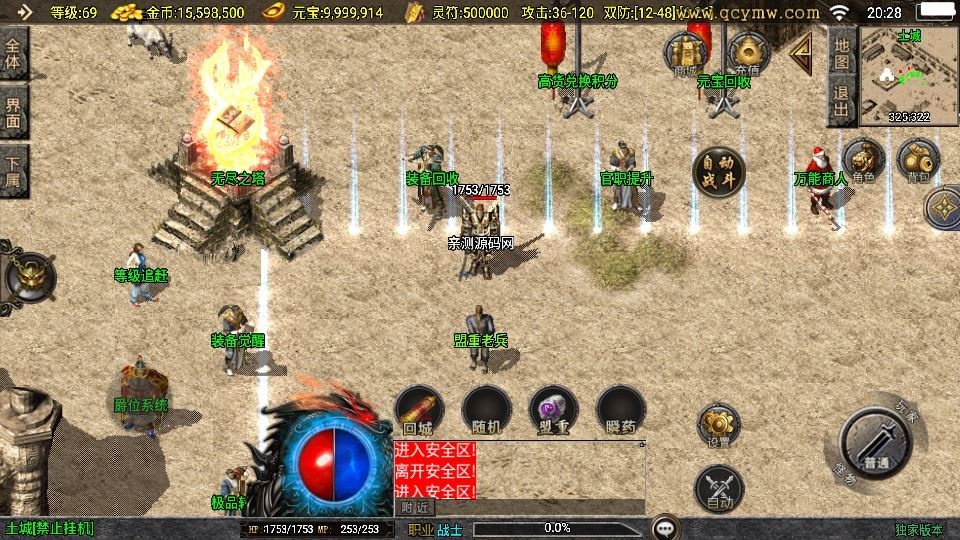Use the 随机 random teleport slot
This screenshot has height=540, width=960.
[x=487, y=410]
